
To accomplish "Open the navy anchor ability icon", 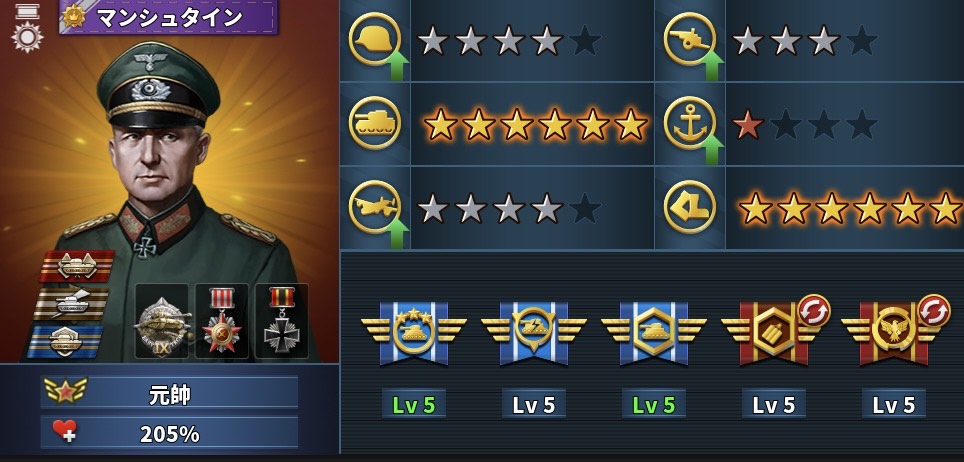I will [690, 124].
